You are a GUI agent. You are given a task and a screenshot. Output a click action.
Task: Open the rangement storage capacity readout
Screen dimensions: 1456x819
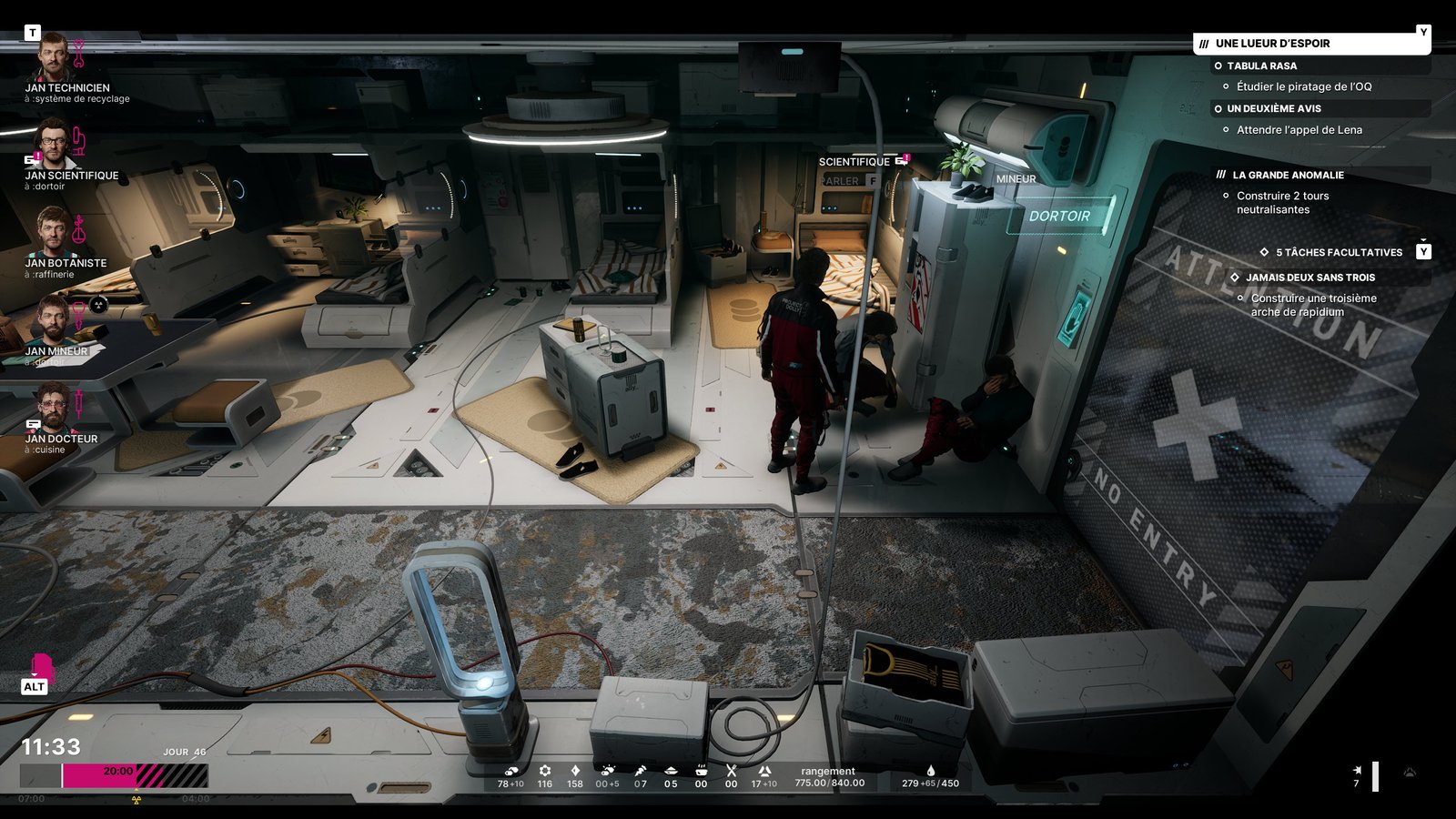(x=829, y=777)
